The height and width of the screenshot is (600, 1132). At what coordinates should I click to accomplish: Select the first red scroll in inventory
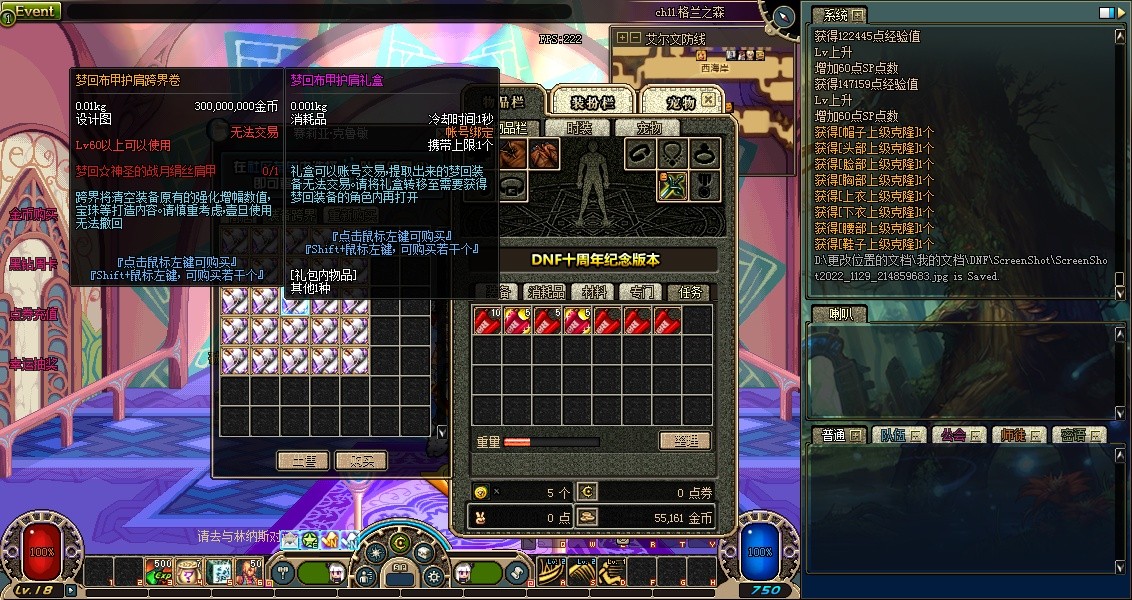[x=487, y=320]
